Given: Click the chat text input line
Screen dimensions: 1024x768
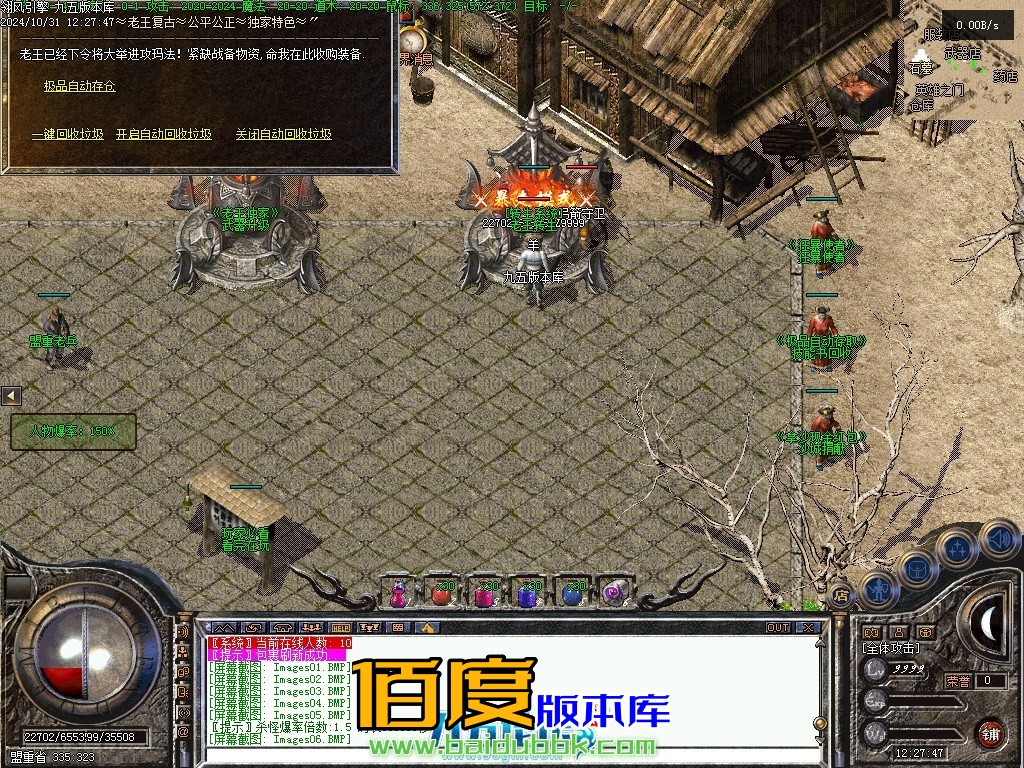Looking at the screenshot, I should point(500,756).
